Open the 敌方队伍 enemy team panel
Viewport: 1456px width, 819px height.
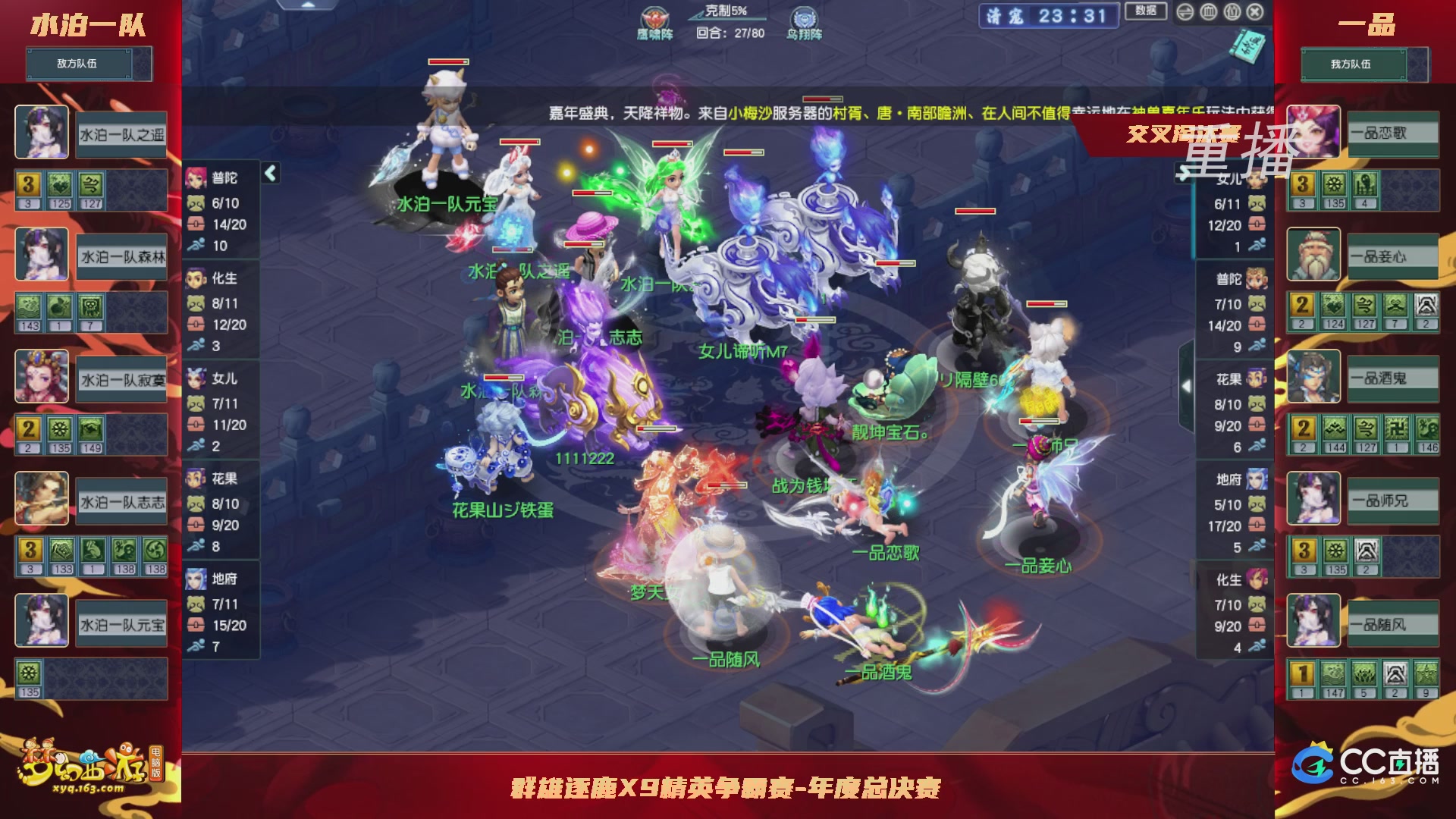point(80,64)
